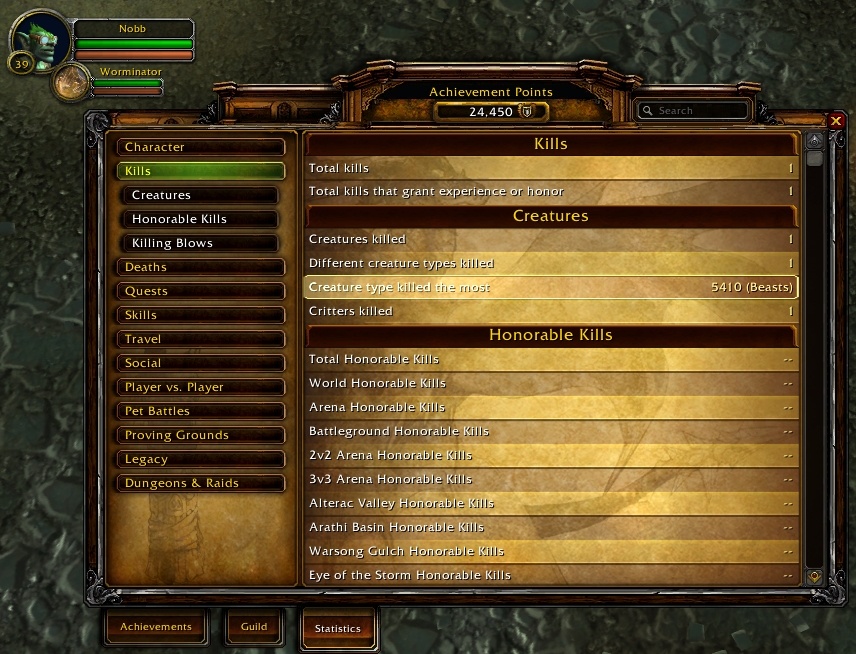
Task: Switch to the Guild tab
Action: [254, 627]
